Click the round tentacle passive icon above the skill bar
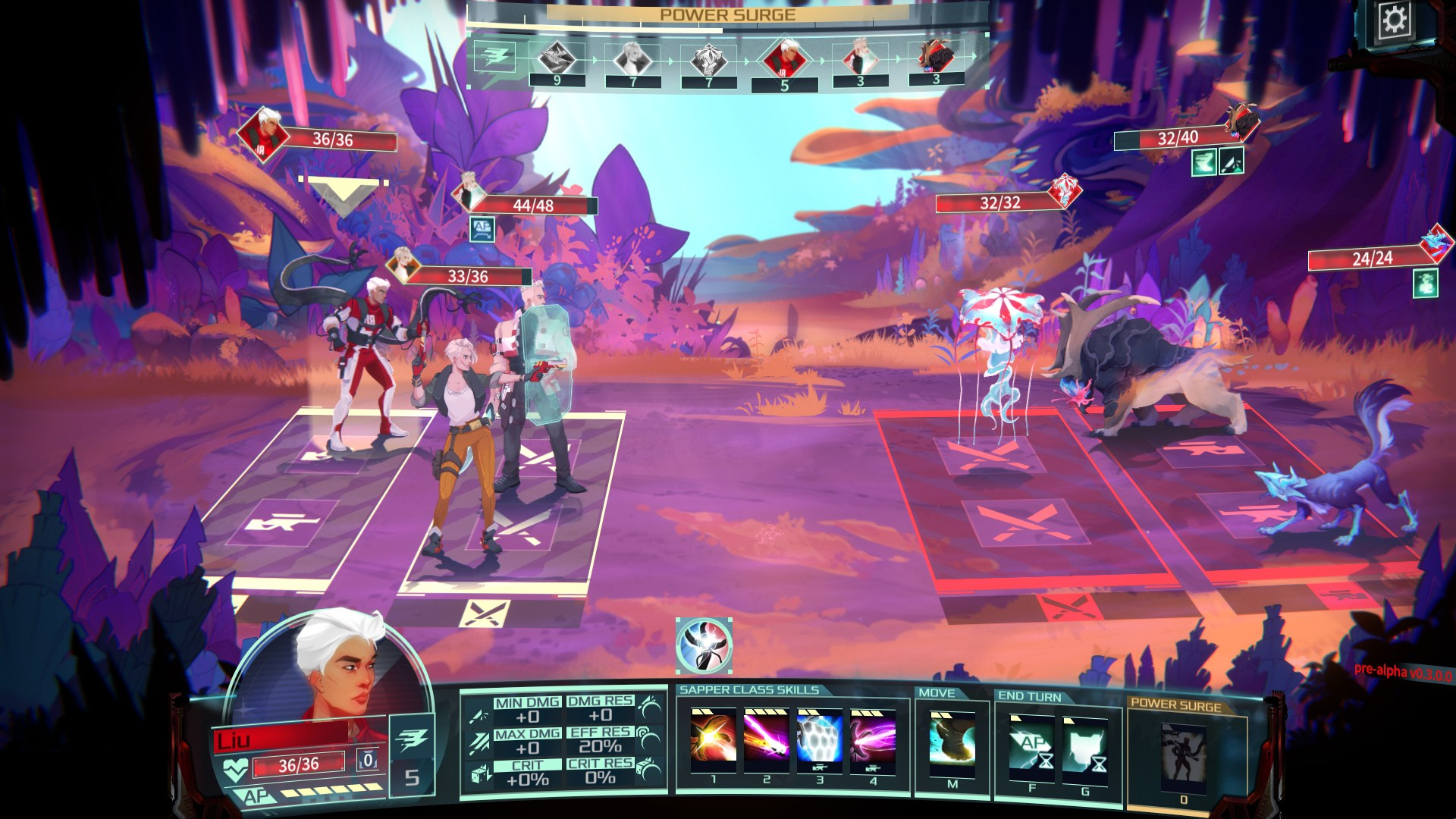This screenshot has width=1456, height=819. 704,645
